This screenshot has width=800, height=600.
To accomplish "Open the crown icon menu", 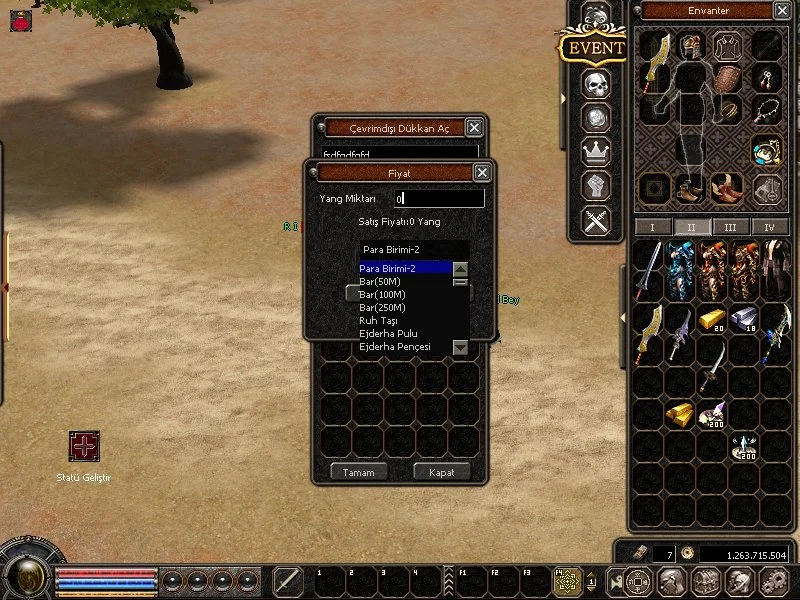I will pyautogui.click(x=596, y=152).
